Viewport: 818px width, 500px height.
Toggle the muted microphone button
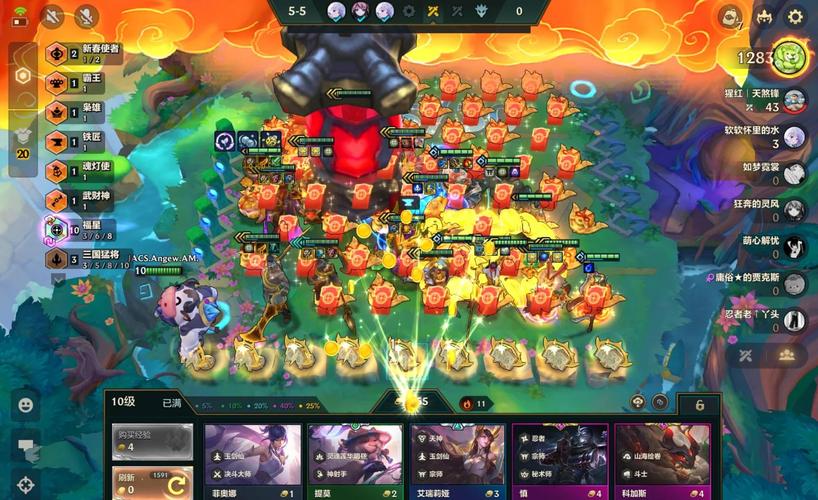[x=87, y=16]
